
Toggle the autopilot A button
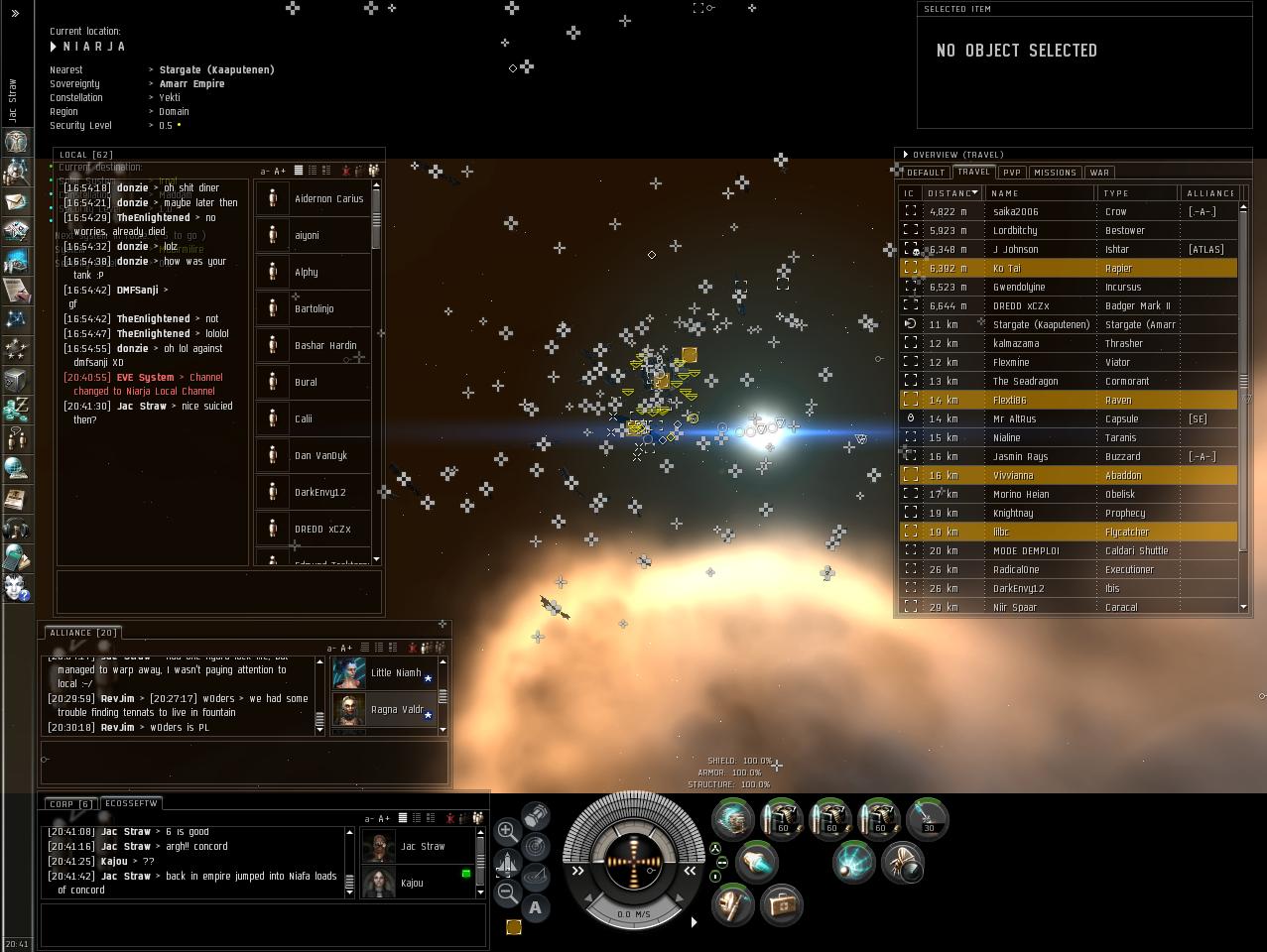pyautogui.click(x=536, y=907)
